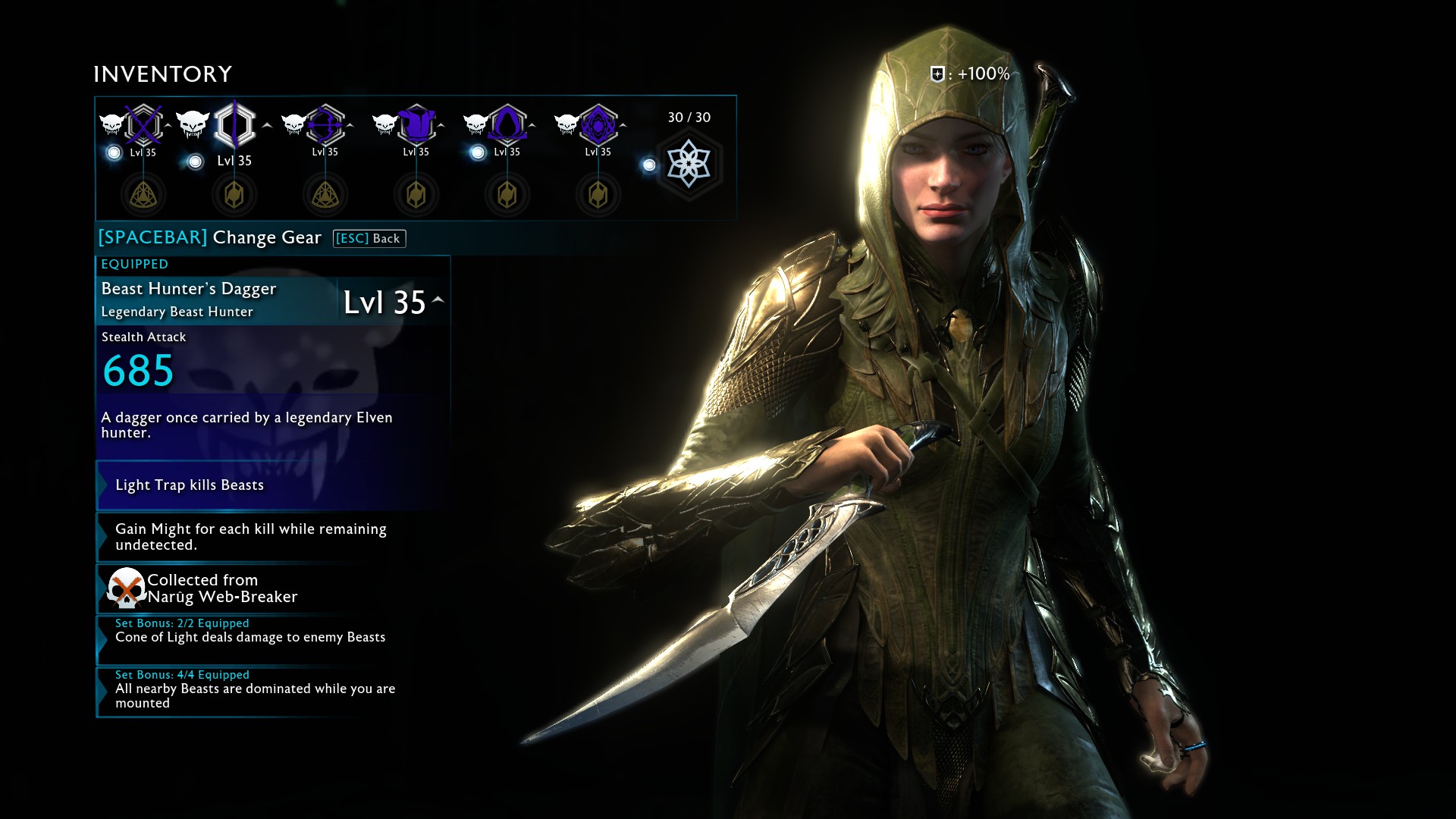
Task: Open the gem inventory flower icon
Action: click(689, 164)
